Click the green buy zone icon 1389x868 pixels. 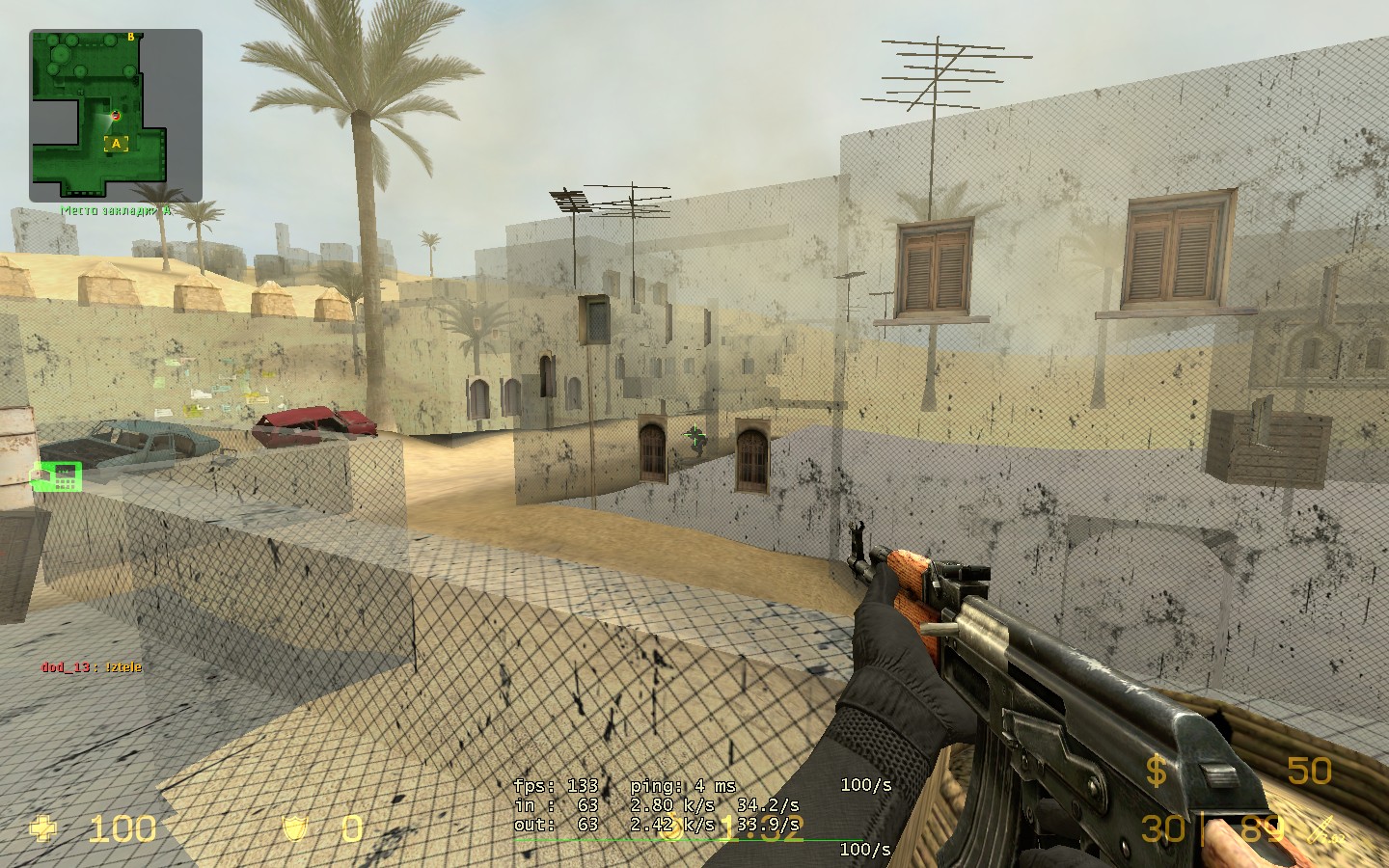click(x=58, y=475)
